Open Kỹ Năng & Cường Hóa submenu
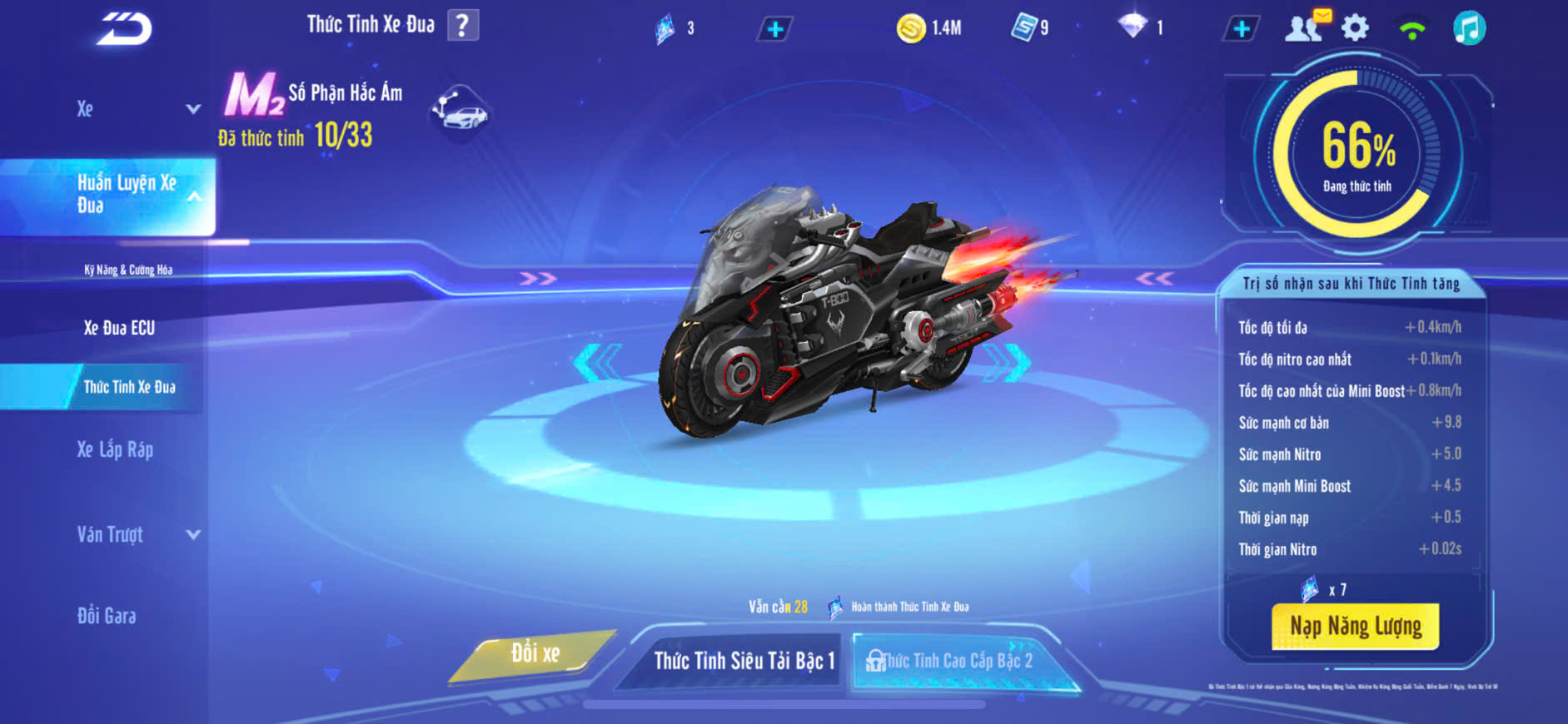 (128, 270)
